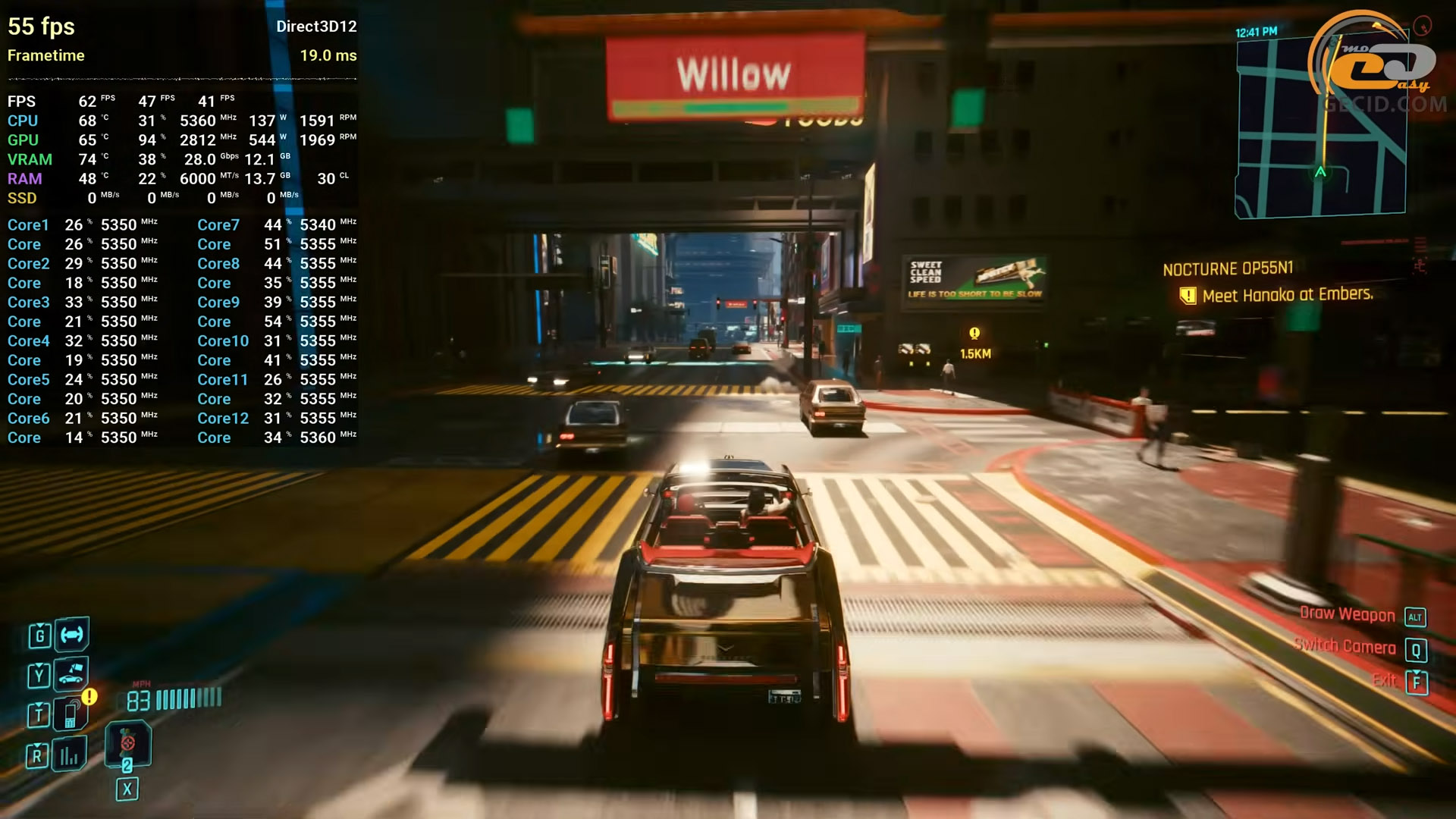Select the Nocturne OP55N1 quest tracker

(x=1228, y=269)
